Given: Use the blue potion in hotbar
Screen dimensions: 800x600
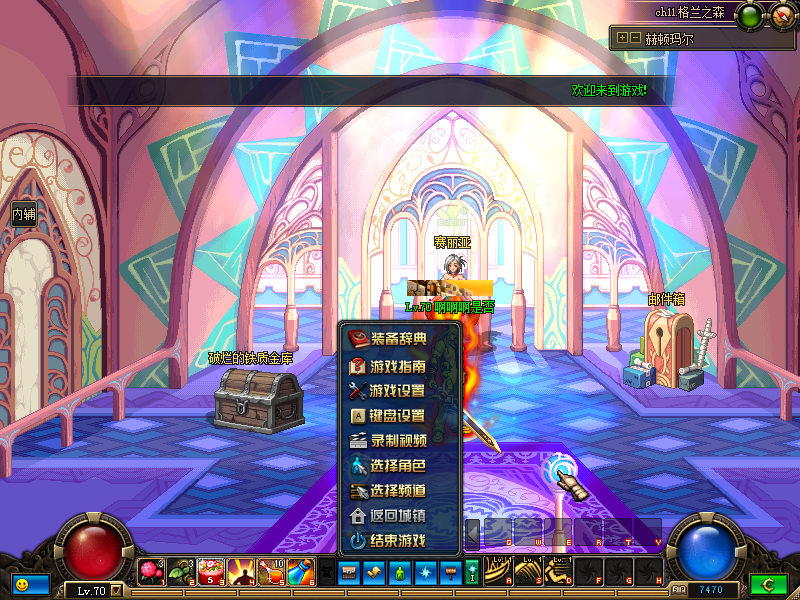Looking at the screenshot, I should [301, 572].
